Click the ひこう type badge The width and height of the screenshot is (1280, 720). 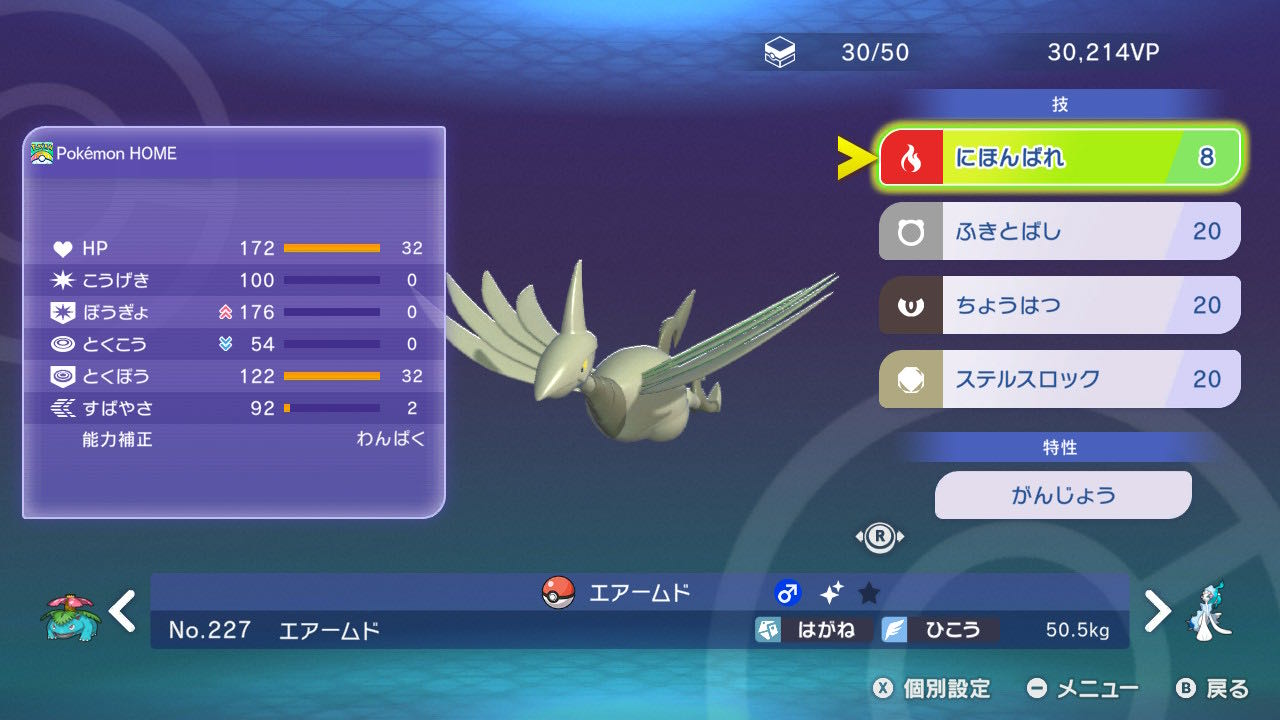940,630
